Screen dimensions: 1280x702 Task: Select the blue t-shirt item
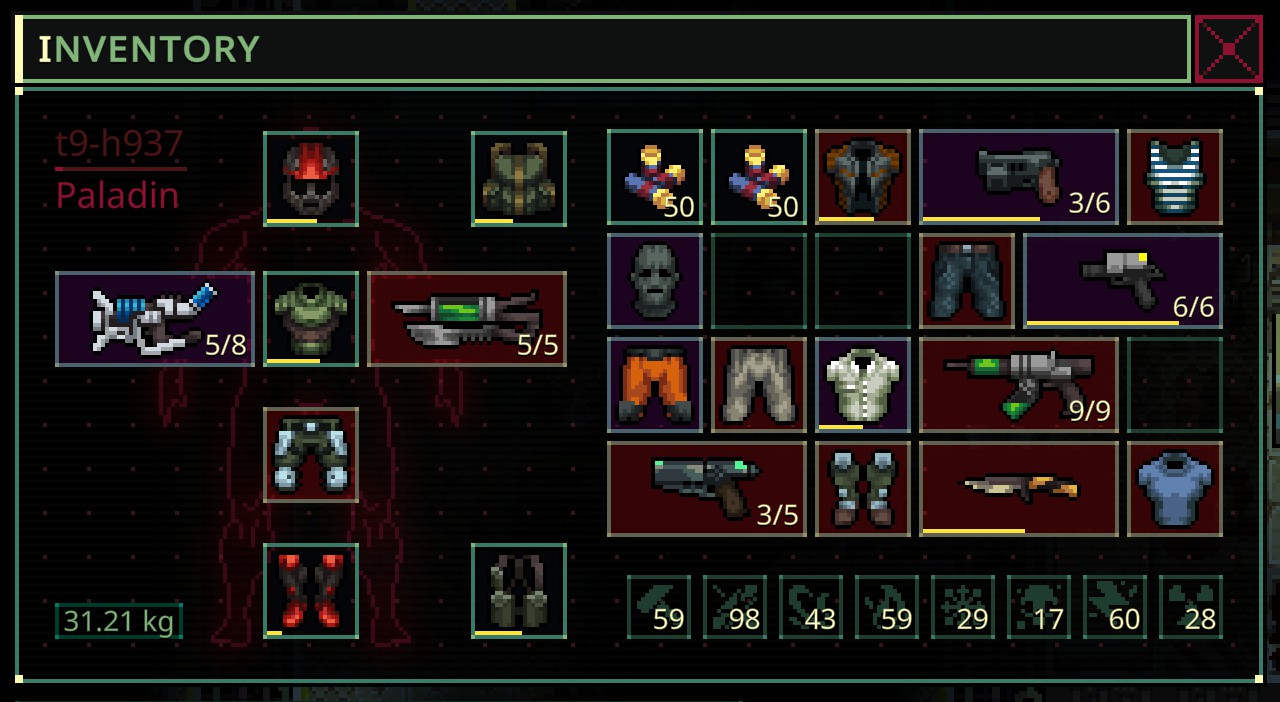click(x=1175, y=489)
